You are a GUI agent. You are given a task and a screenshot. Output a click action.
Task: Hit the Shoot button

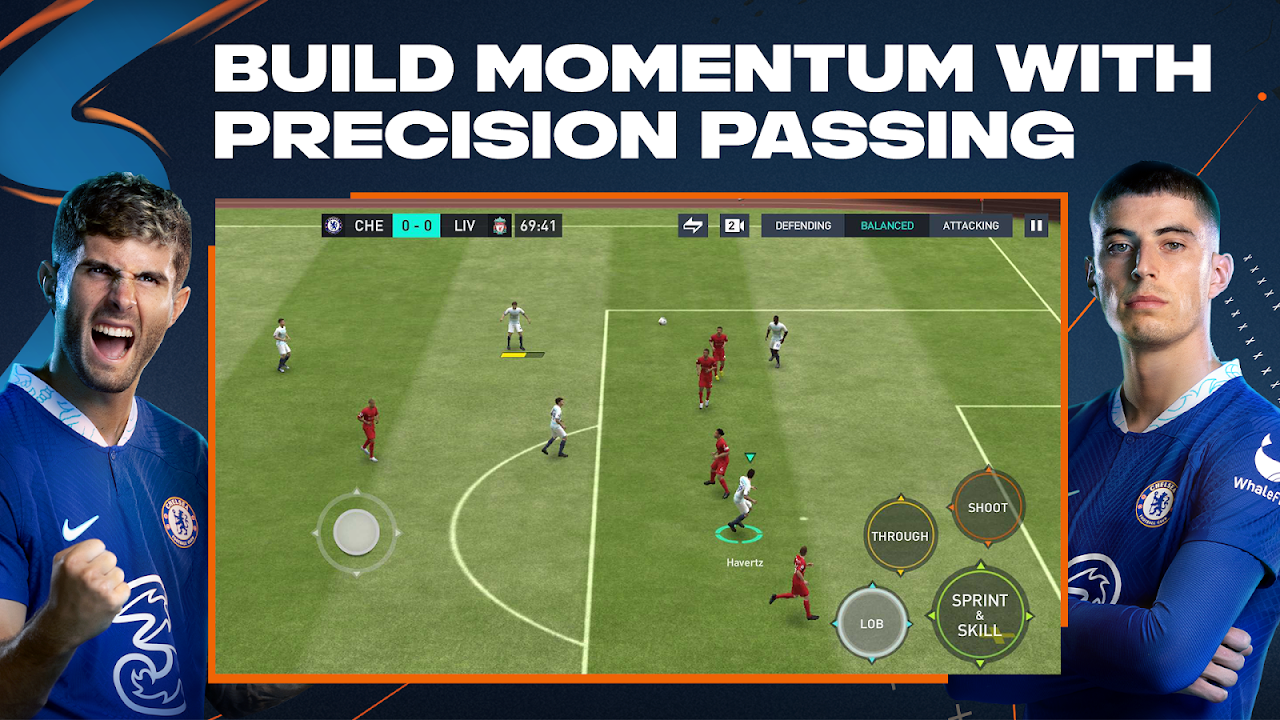point(987,508)
